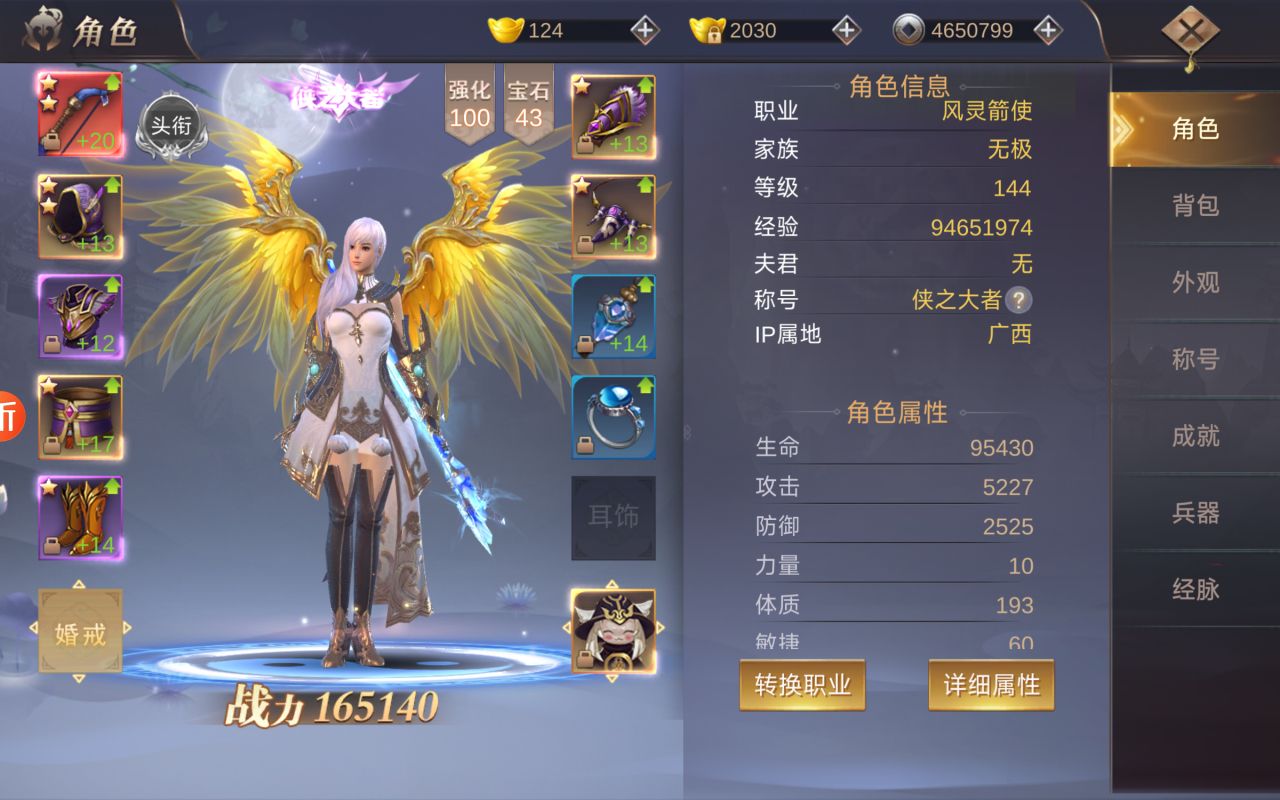This screenshot has height=800, width=1280.
Task: Open the 外观 tab
Action: coord(1195,283)
